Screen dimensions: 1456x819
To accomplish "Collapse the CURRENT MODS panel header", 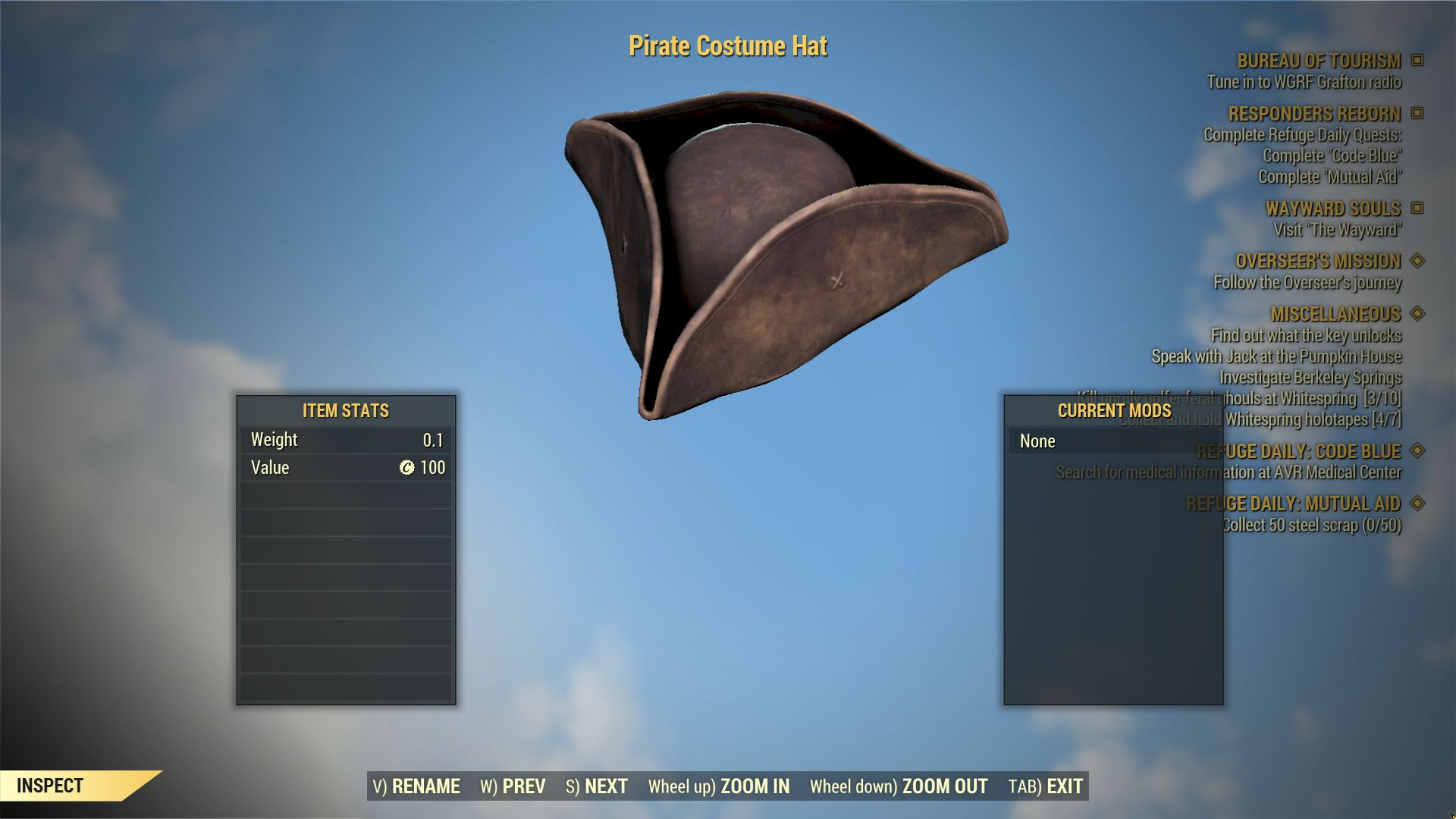I will tap(1115, 410).
